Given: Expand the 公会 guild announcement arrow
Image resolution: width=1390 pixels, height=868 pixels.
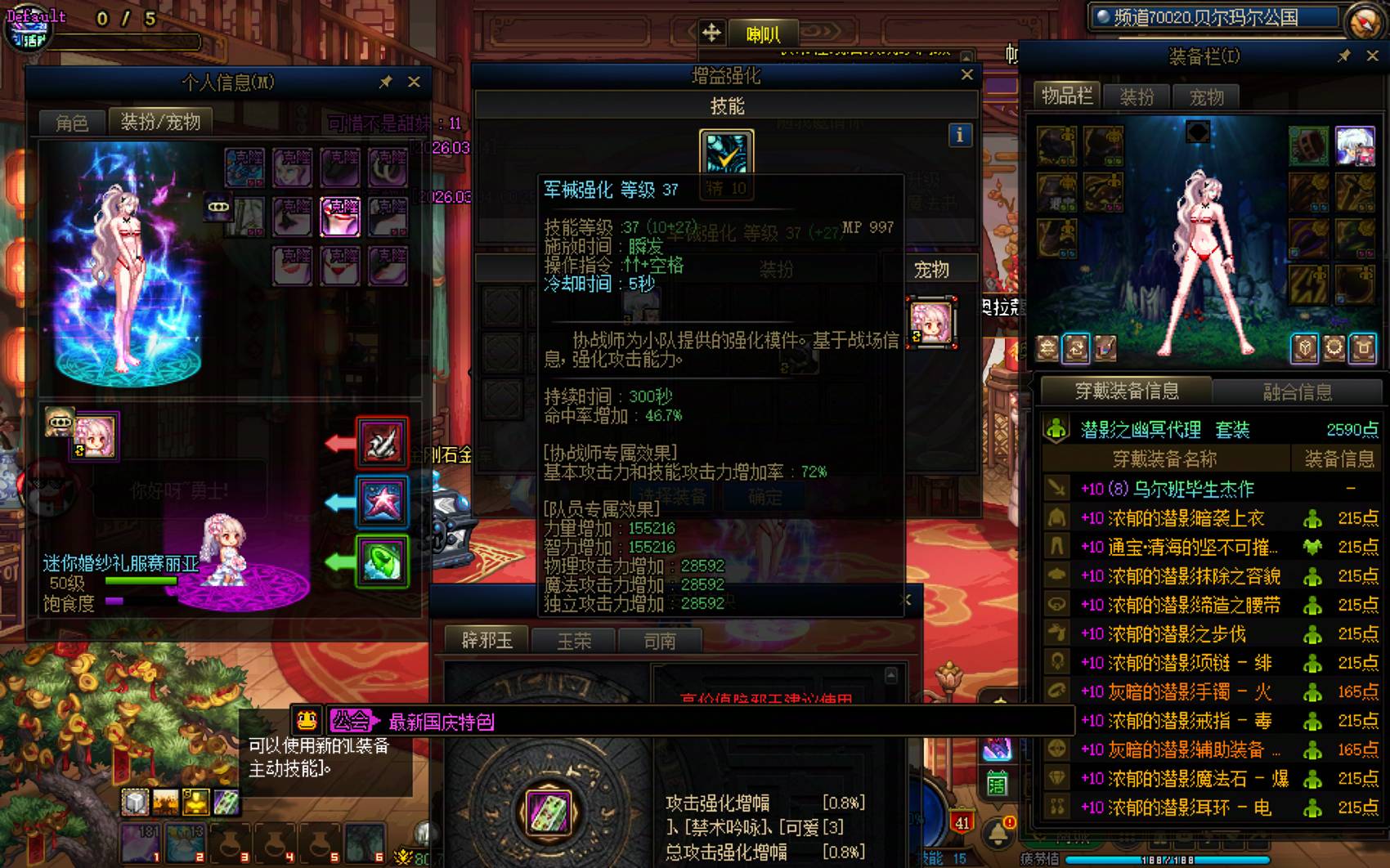Looking at the screenshot, I should click(x=374, y=722).
